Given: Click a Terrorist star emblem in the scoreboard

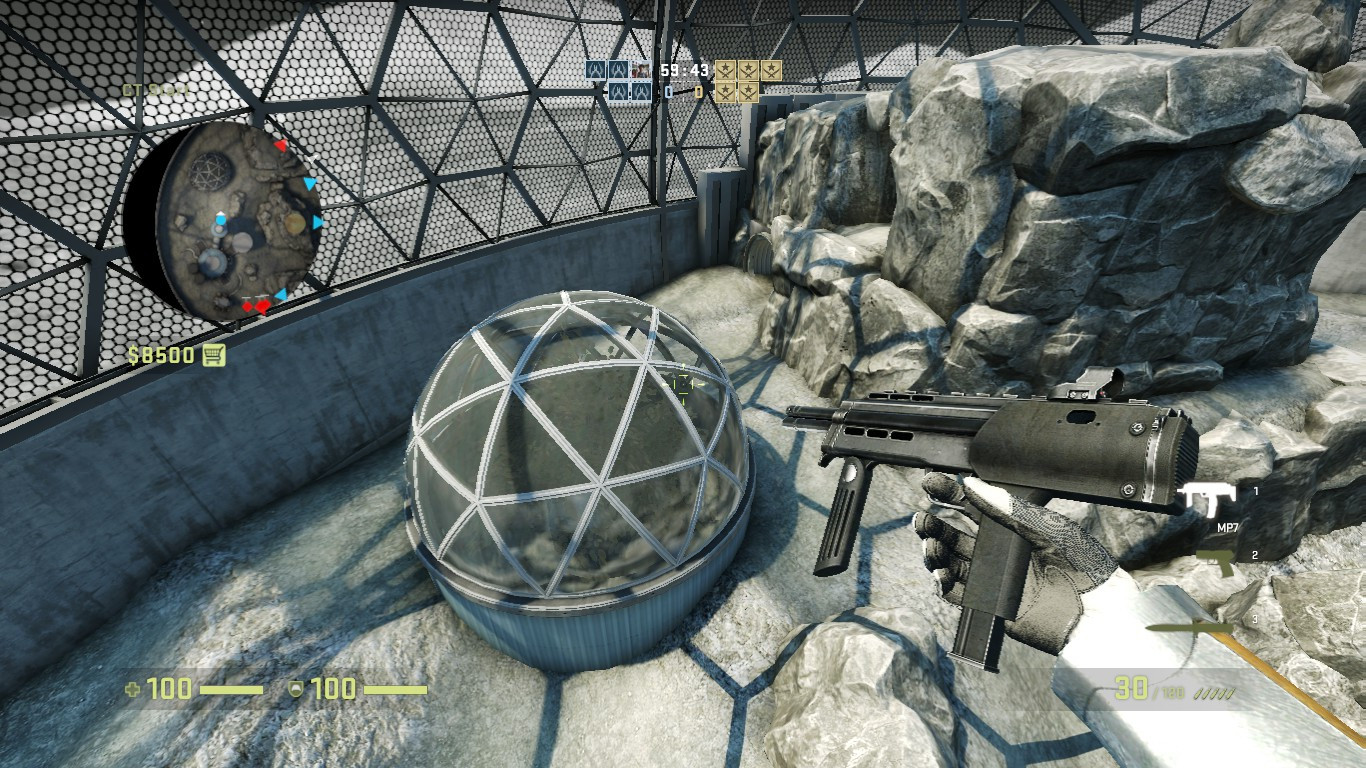Looking at the screenshot, I should (725, 68).
